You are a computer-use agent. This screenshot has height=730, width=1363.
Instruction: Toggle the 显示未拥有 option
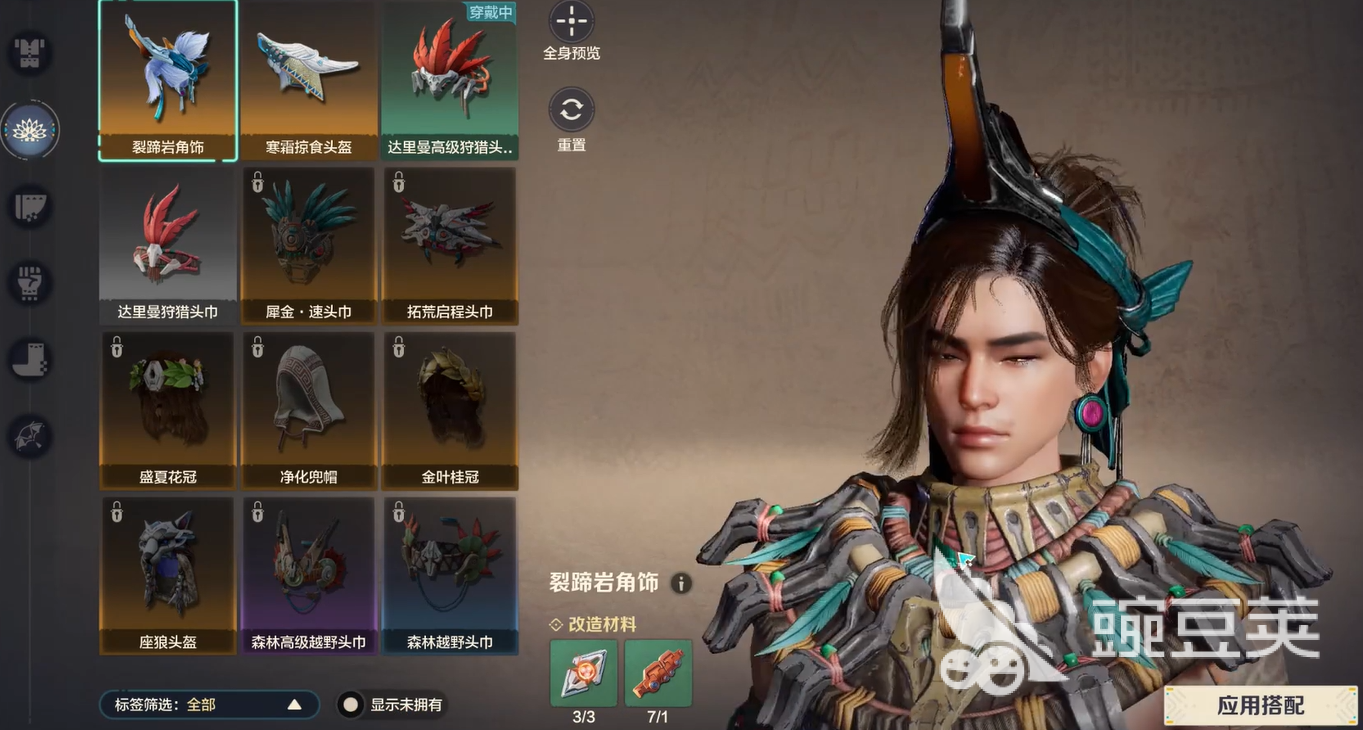coord(350,705)
